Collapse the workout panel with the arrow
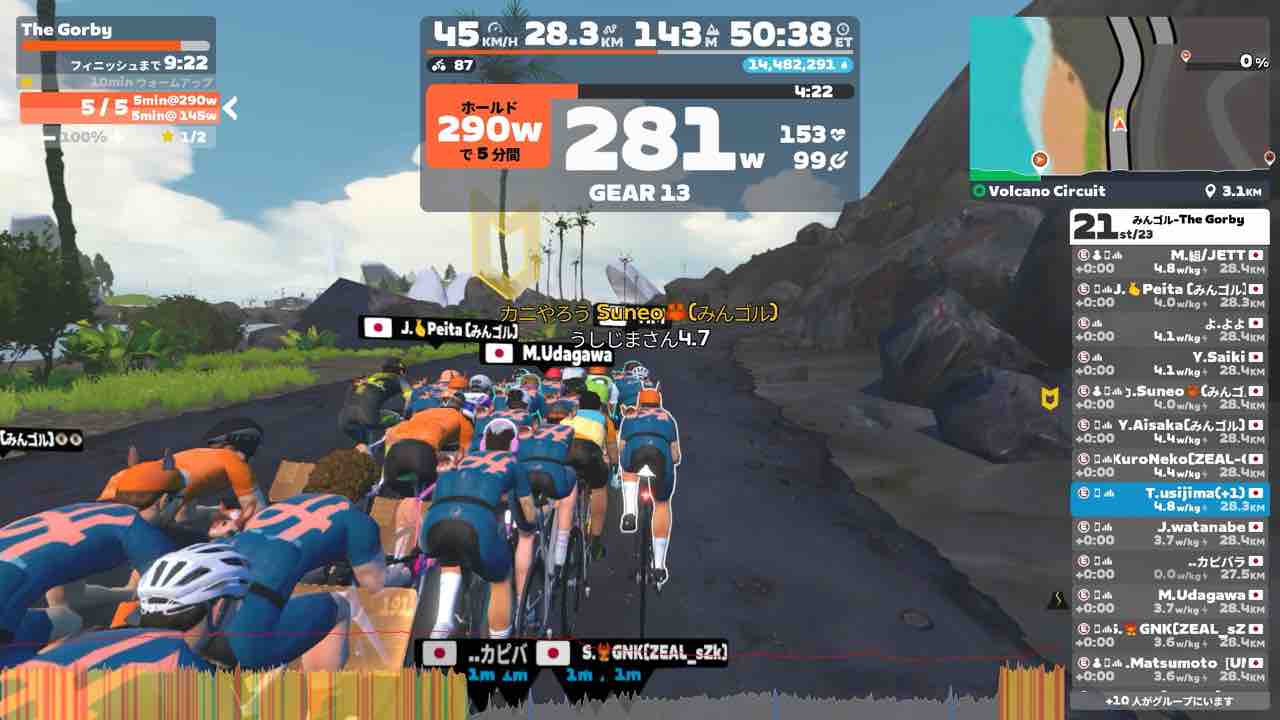The height and width of the screenshot is (720, 1280). click(231, 108)
